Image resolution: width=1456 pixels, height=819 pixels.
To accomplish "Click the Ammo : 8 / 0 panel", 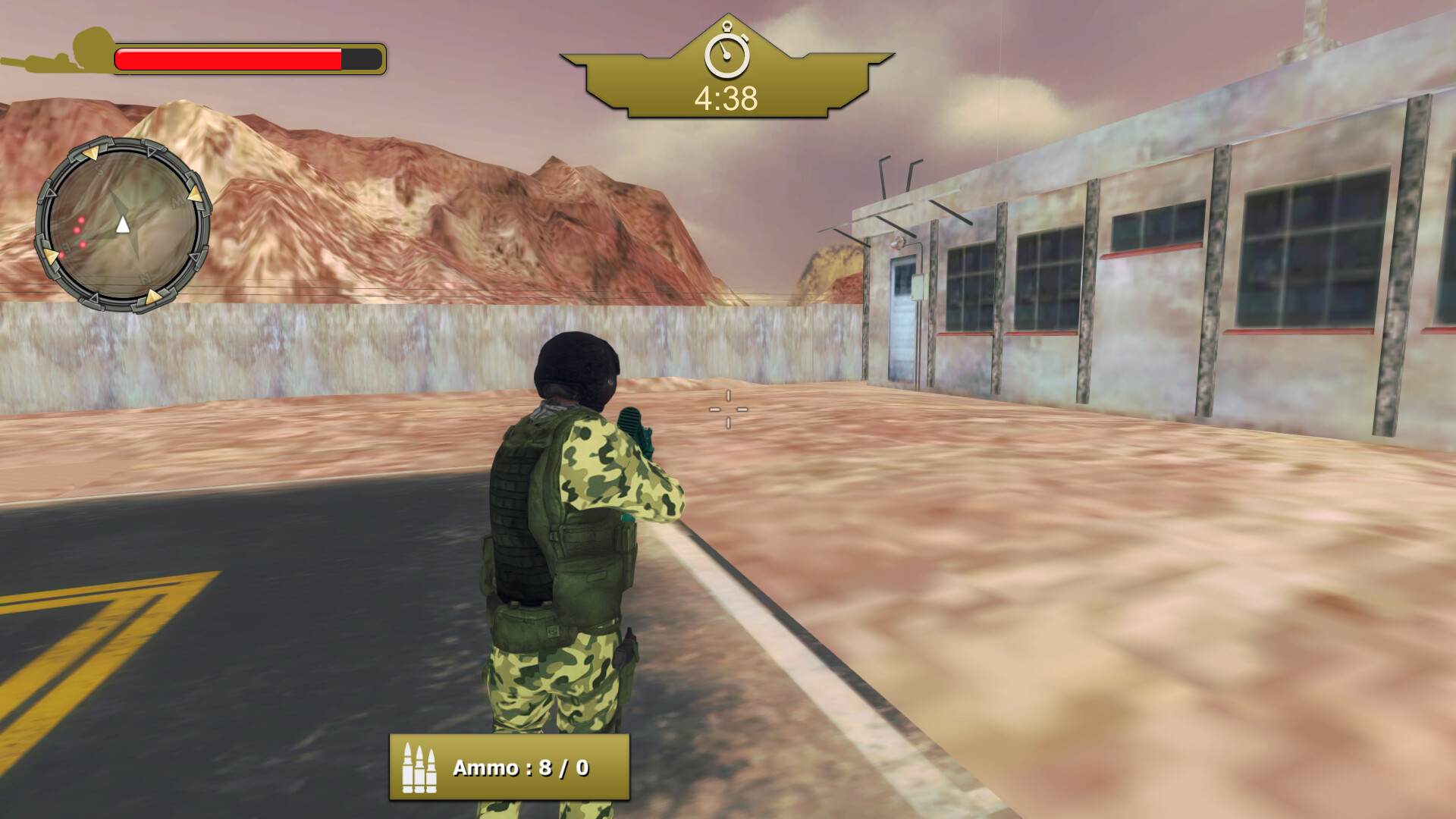I will click(x=510, y=767).
